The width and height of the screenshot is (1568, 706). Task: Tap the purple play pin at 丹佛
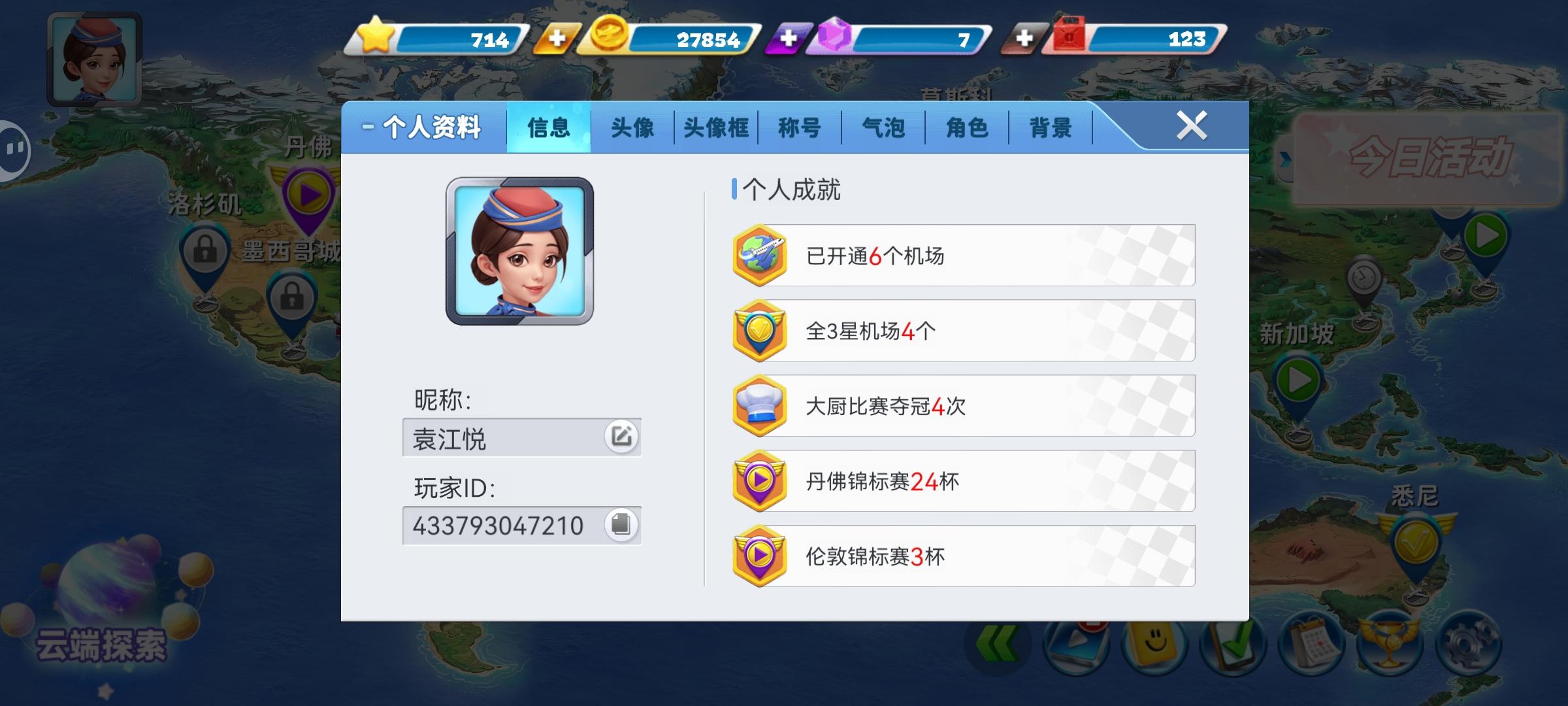(x=310, y=193)
